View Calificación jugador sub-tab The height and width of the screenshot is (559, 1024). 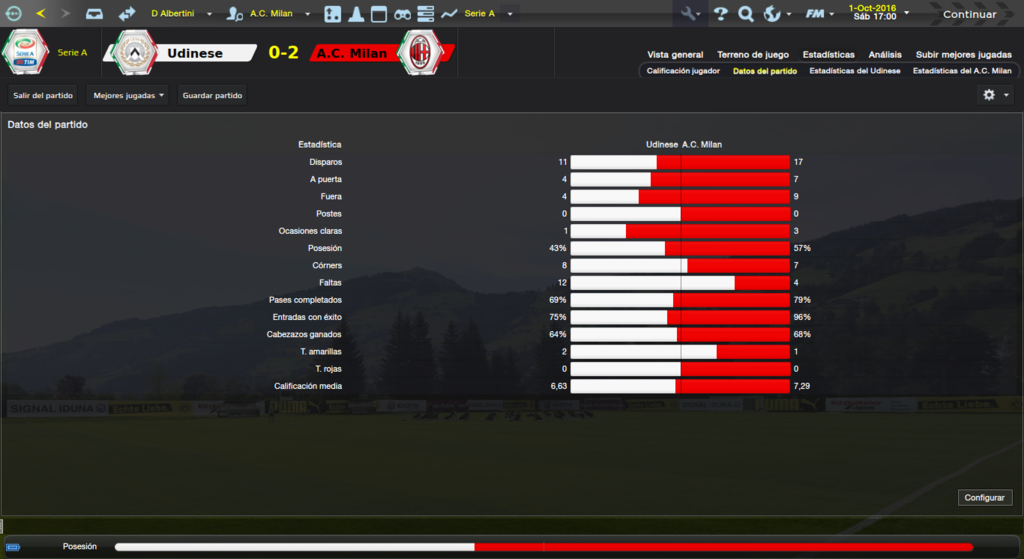pos(683,71)
